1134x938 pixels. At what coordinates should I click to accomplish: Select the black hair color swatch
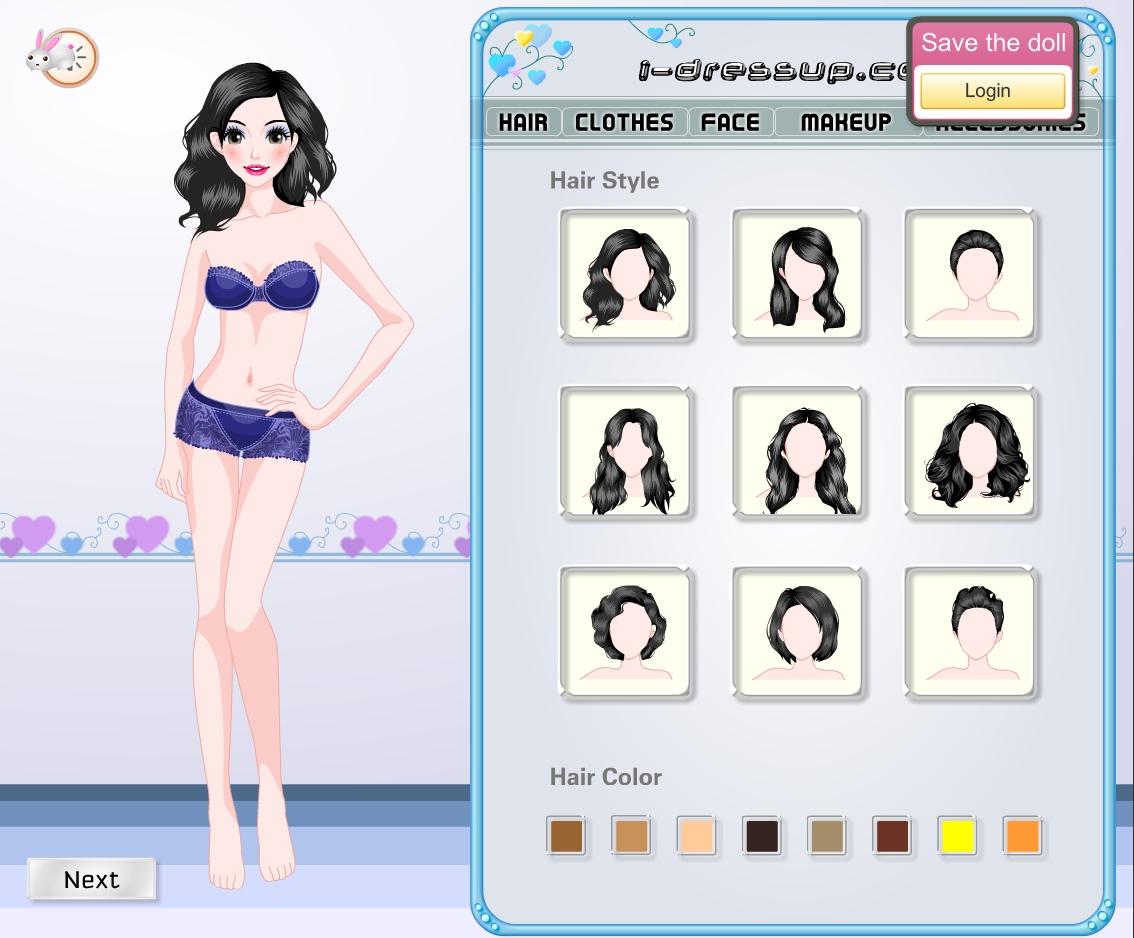click(761, 835)
